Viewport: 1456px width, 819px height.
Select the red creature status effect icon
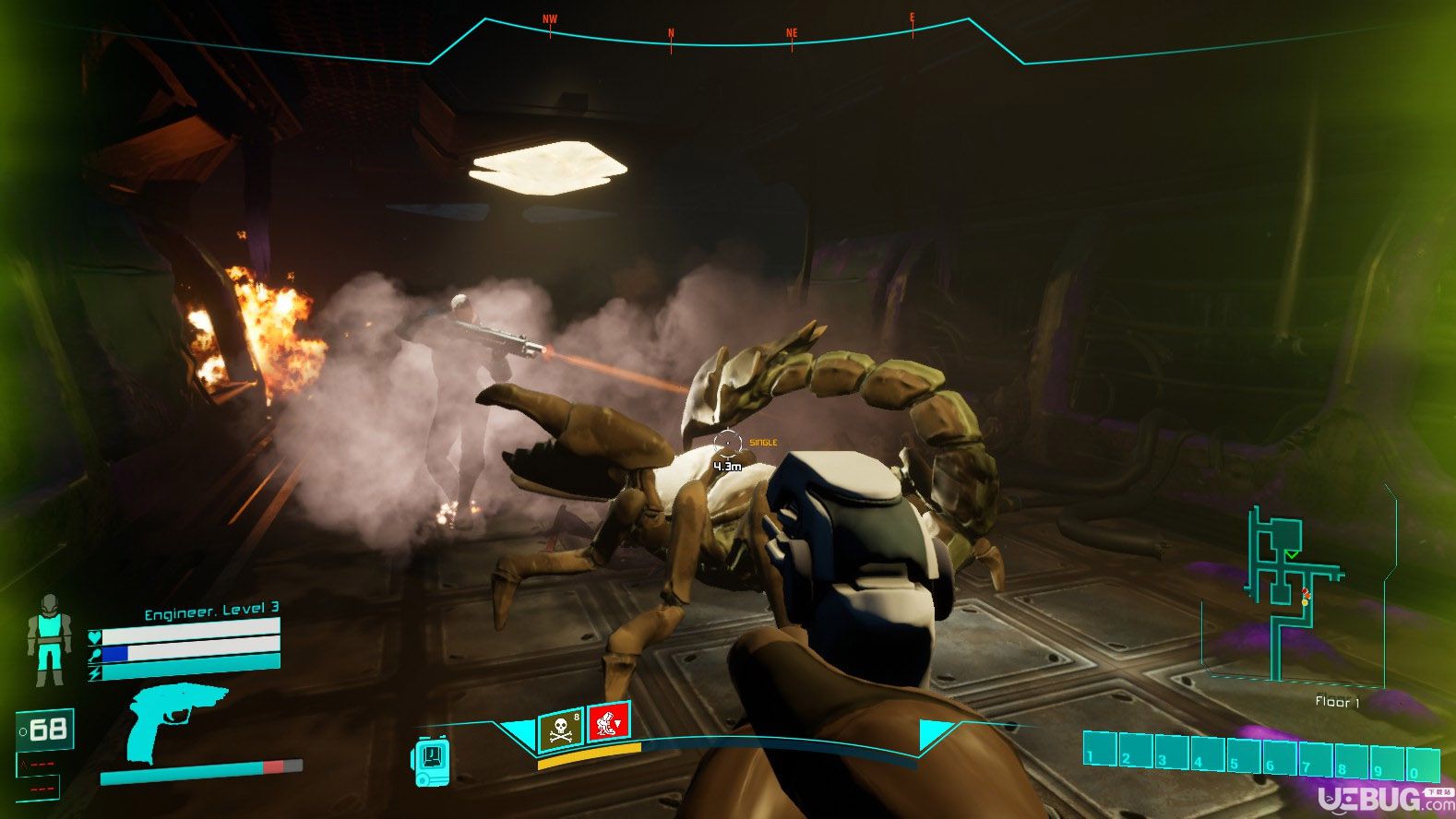tap(608, 722)
